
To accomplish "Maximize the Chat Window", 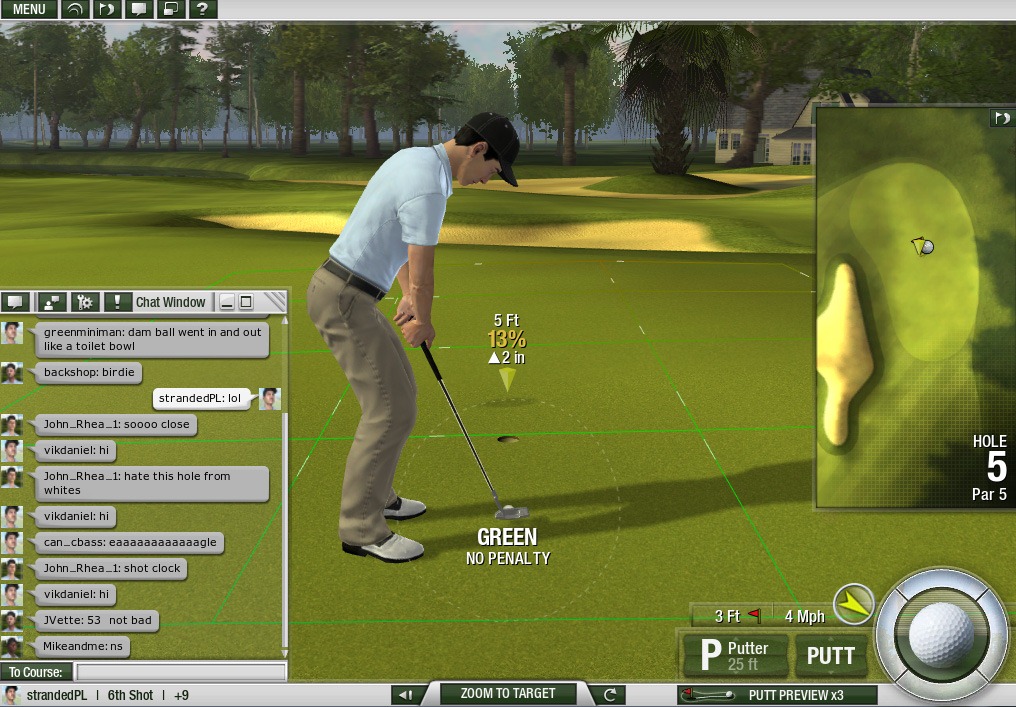I will [246, 302].
